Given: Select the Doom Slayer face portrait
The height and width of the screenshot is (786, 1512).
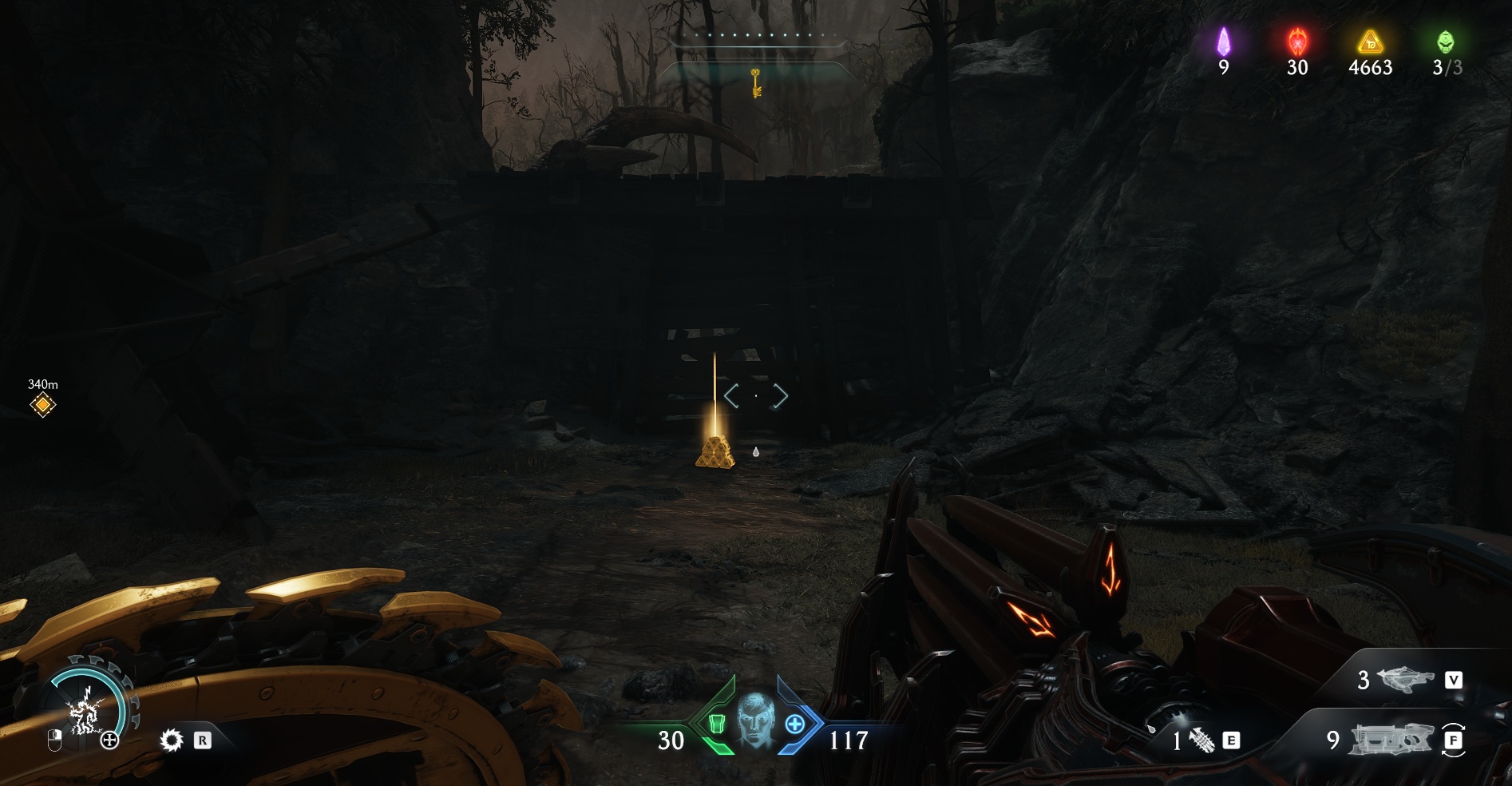Looking at the screenshot, I should tap(754, 721).
